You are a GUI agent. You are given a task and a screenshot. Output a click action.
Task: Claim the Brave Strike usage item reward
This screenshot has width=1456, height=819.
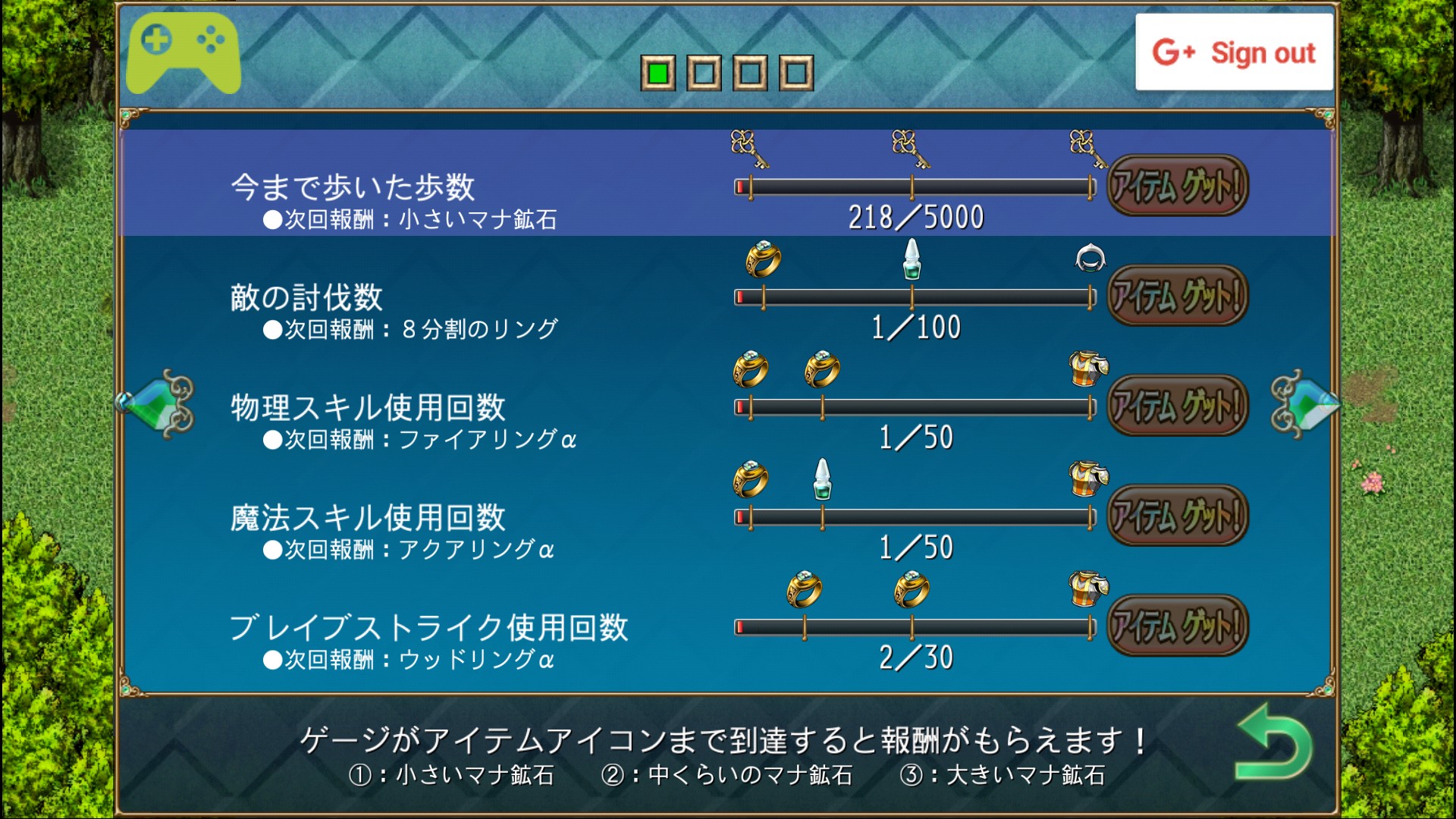(1177, 626)
